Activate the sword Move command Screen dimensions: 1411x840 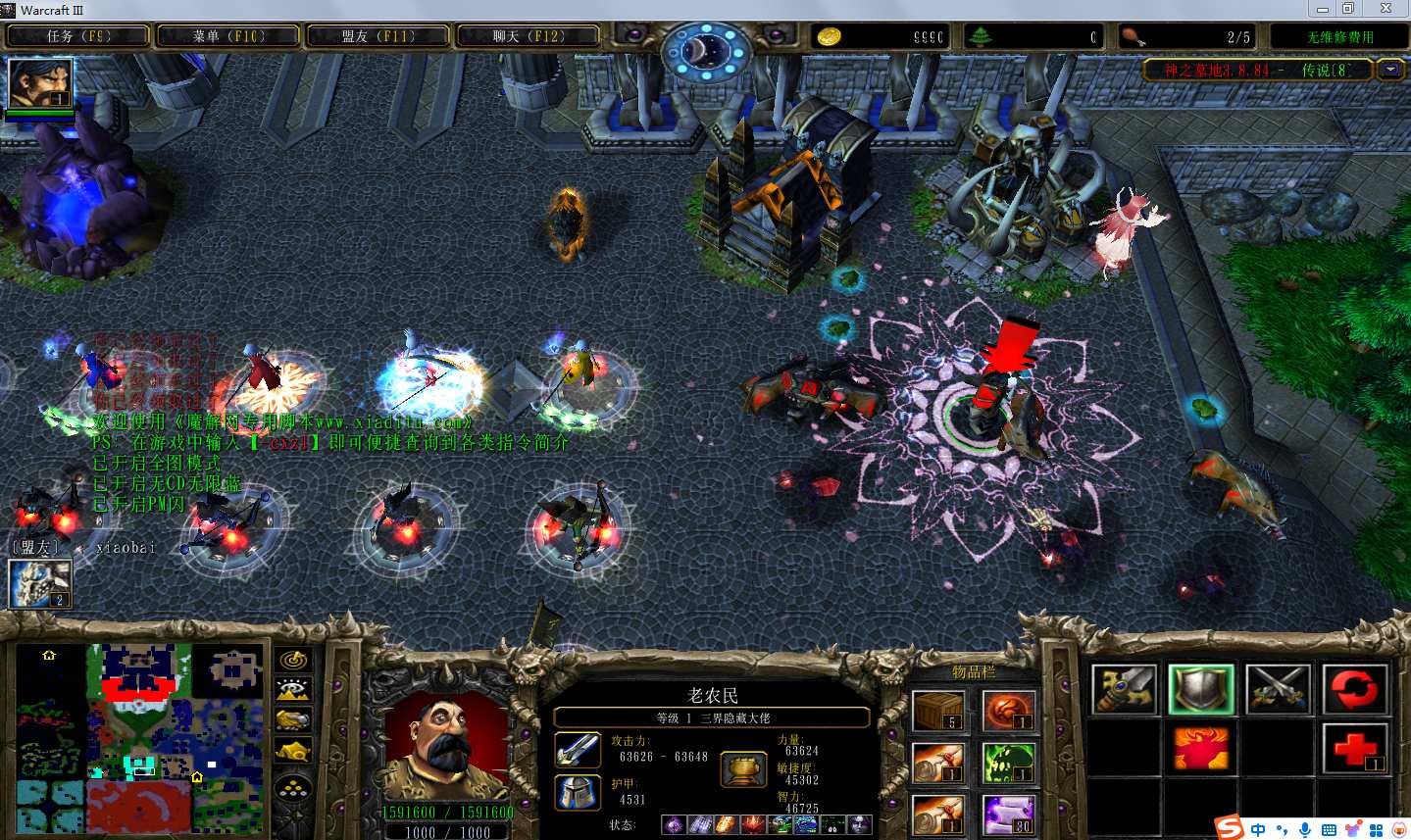[1125, 689]
